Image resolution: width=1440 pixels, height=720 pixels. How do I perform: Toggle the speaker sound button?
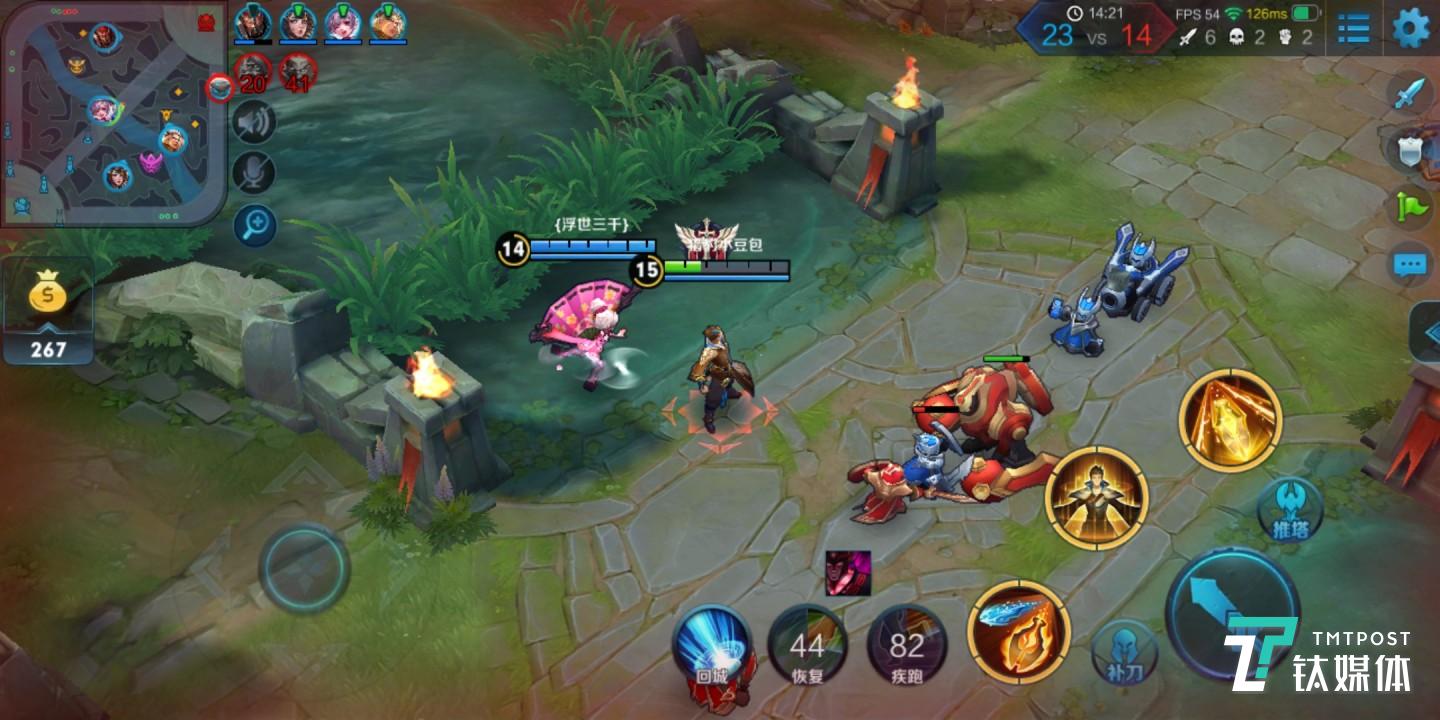coord(254,123)
